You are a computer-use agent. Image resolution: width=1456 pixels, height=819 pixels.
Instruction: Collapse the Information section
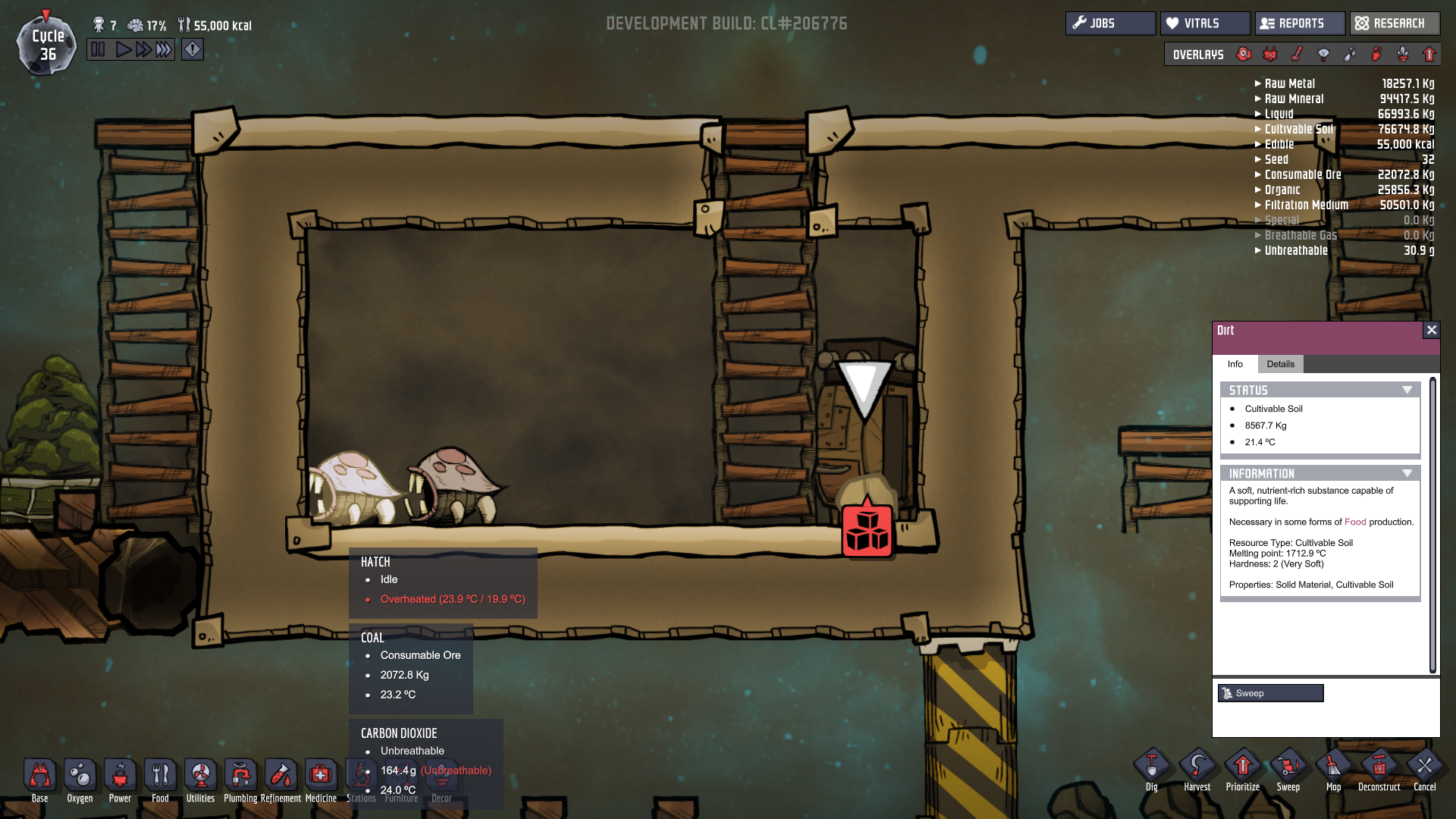[1407, 473]
